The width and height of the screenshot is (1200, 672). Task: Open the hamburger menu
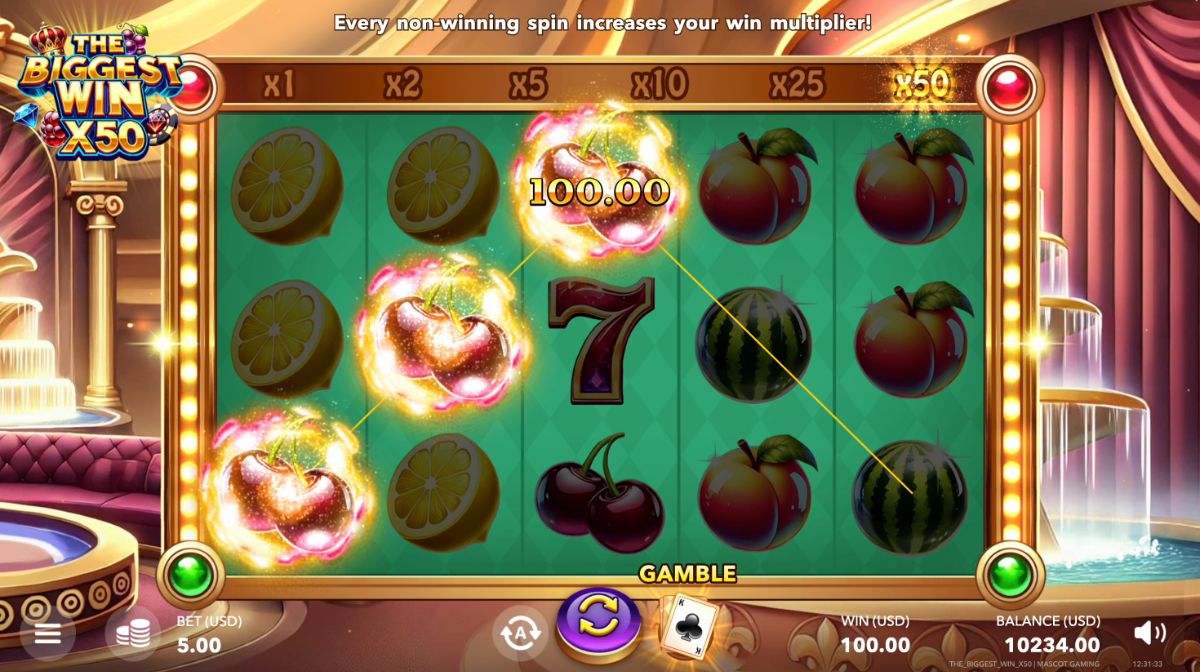tap(47, 634)
